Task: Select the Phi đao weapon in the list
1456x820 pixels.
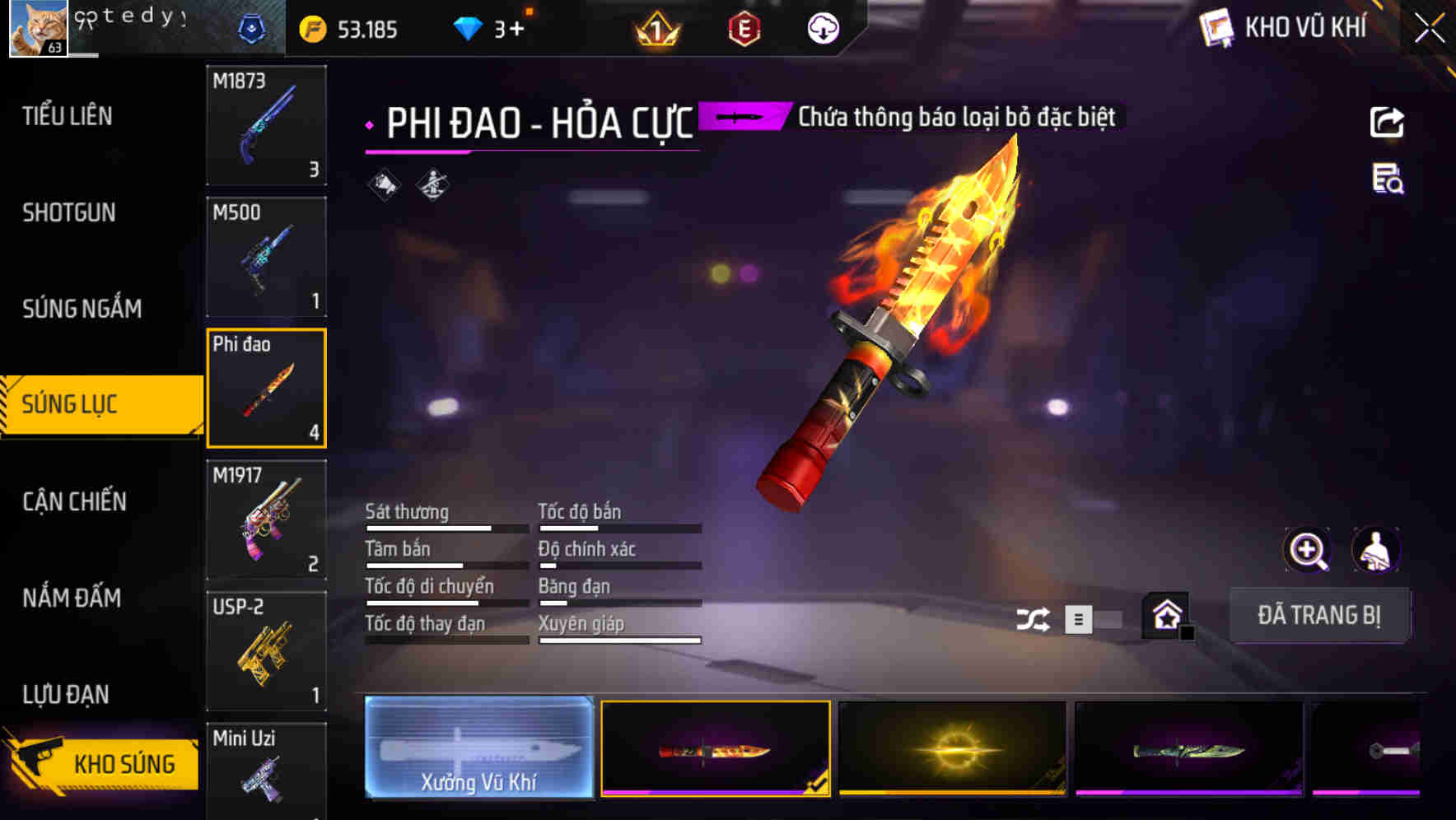Action: [x=266, y=387]
